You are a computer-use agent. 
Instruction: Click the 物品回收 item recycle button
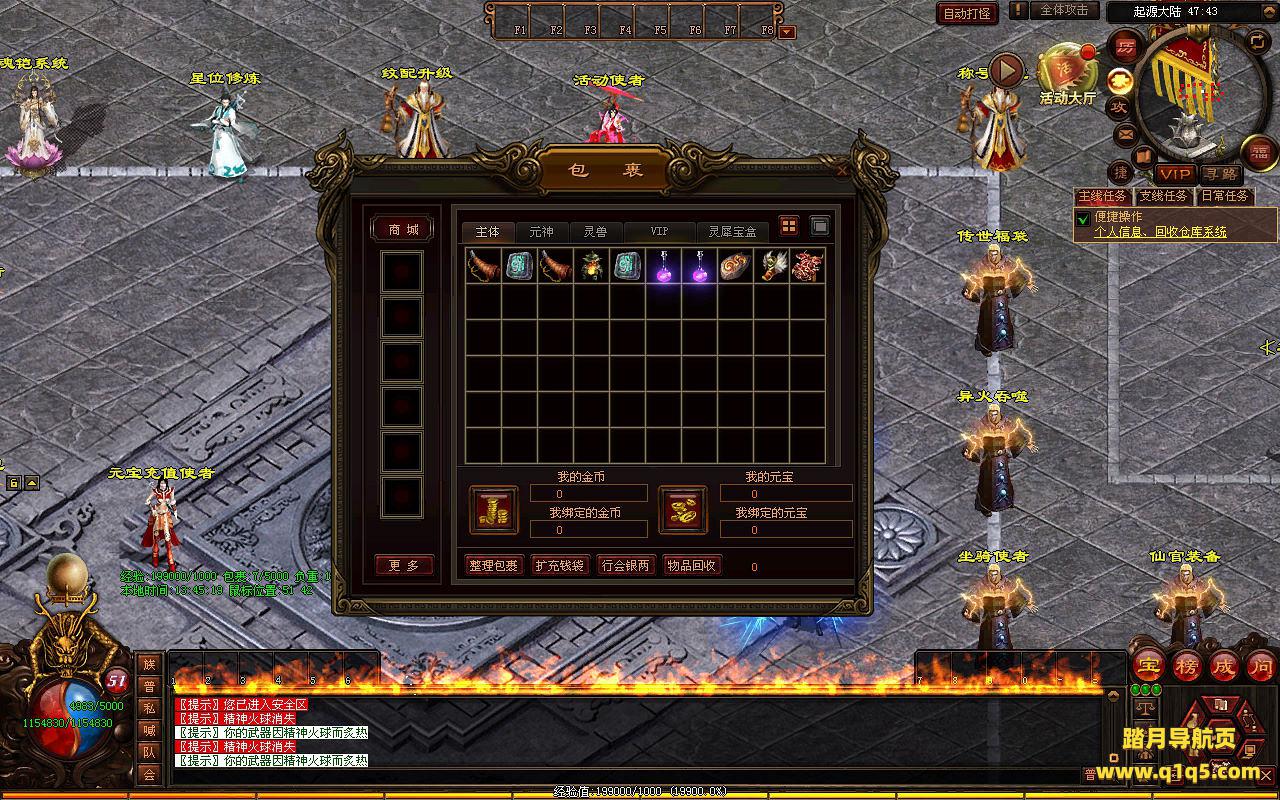(691, 565)
